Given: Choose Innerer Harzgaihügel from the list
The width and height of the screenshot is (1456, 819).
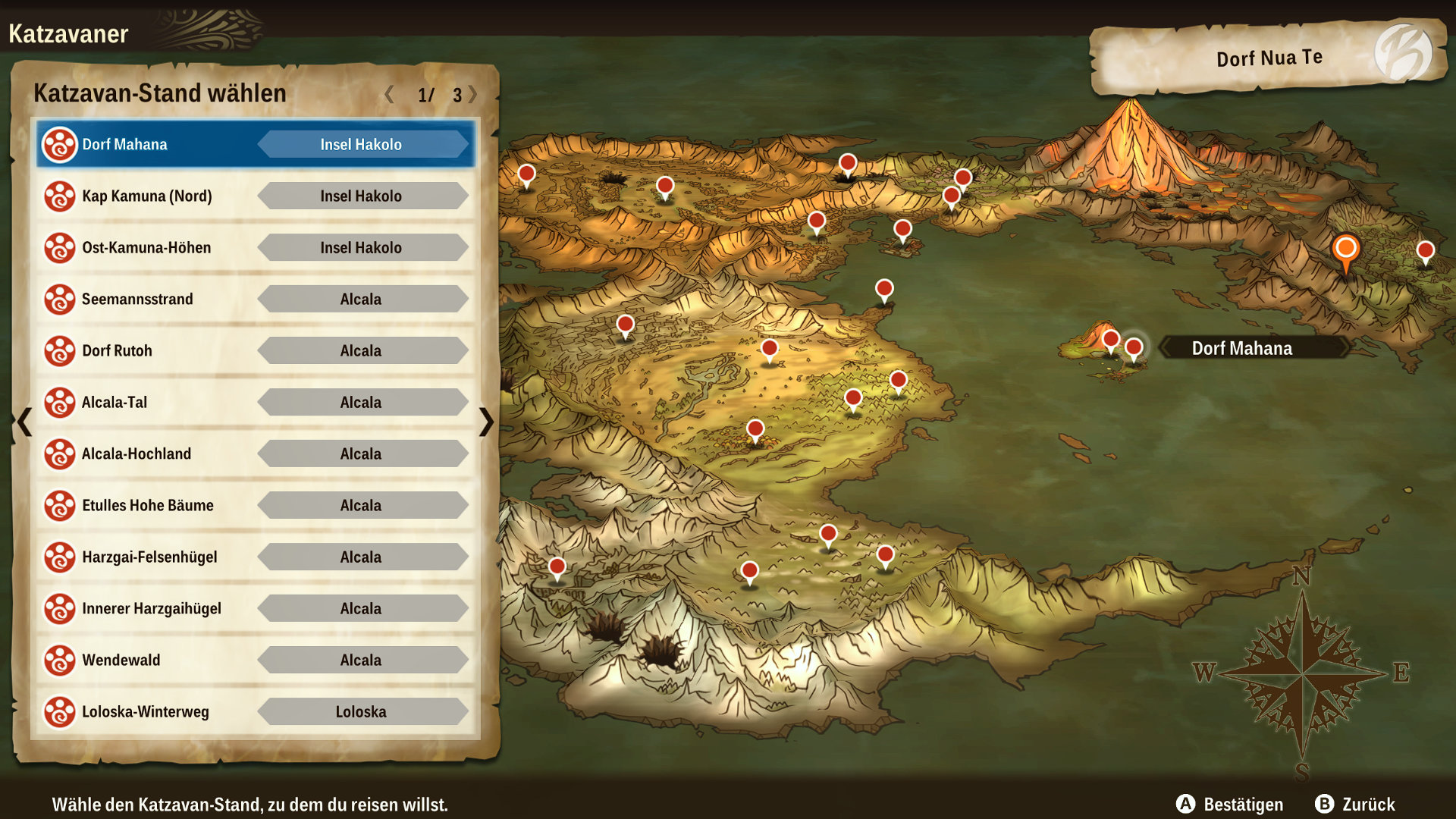Looking at the screenshot, I should pyautogui.click(x=255, y=608).
